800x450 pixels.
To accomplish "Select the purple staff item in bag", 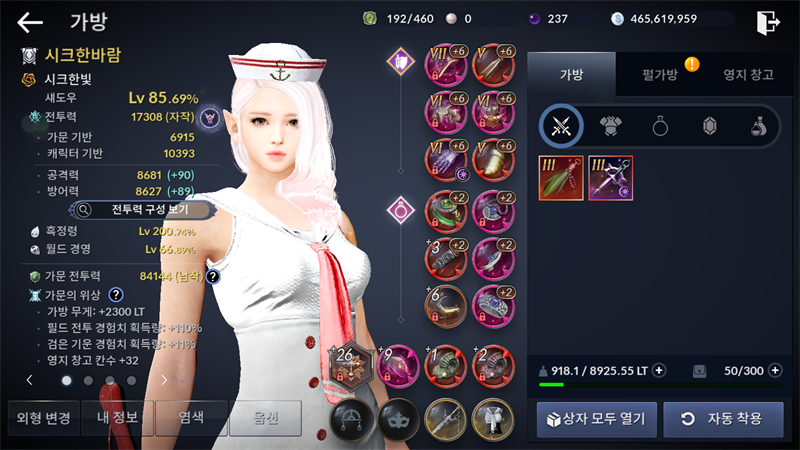I will point(609,178).
